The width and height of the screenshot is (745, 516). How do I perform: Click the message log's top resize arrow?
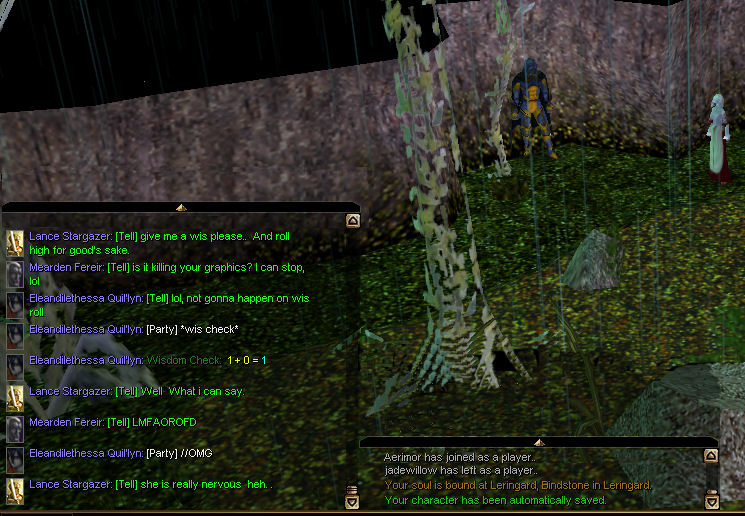tap(539, 442)
